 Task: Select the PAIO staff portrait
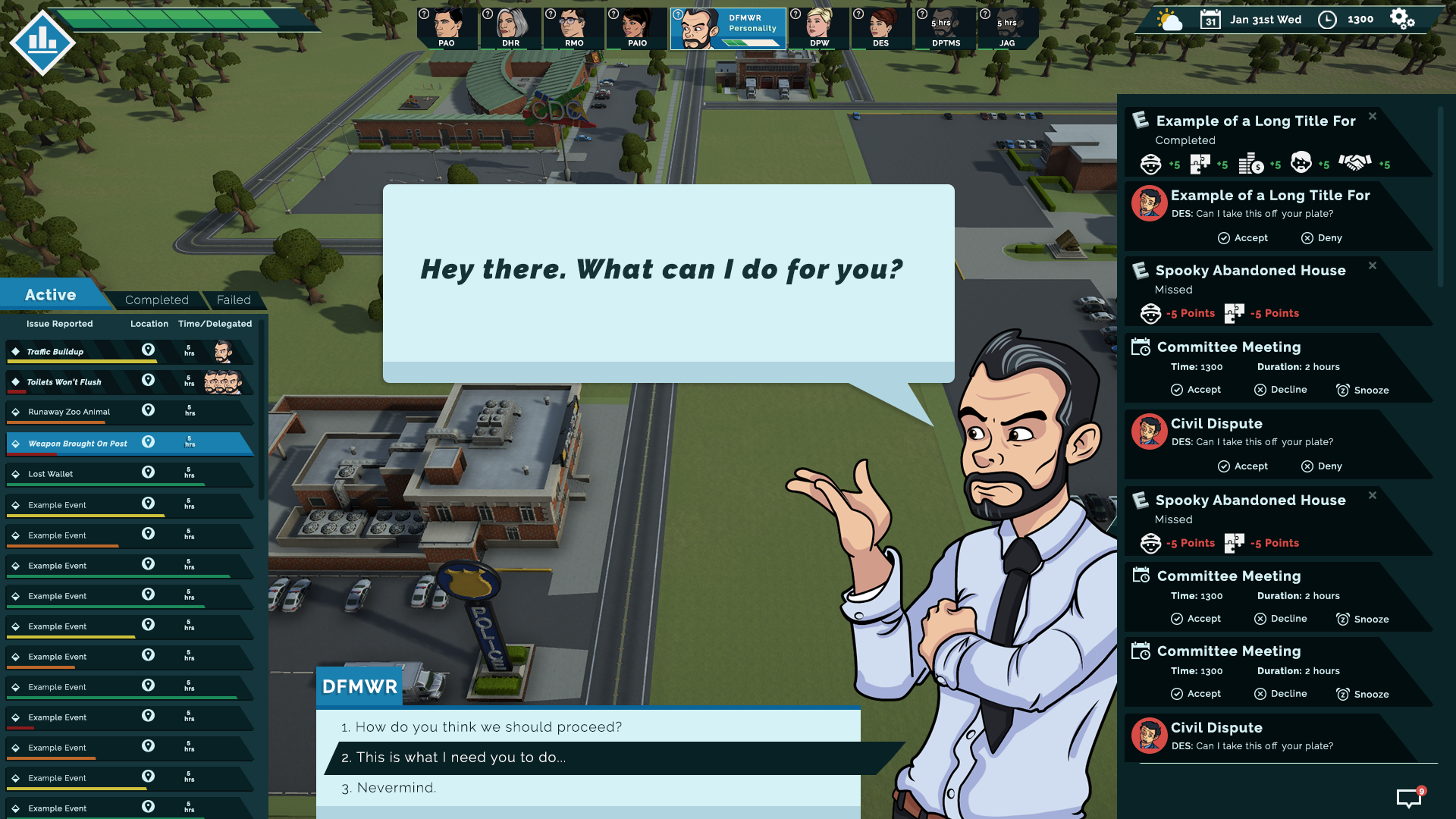coord(637,28)
